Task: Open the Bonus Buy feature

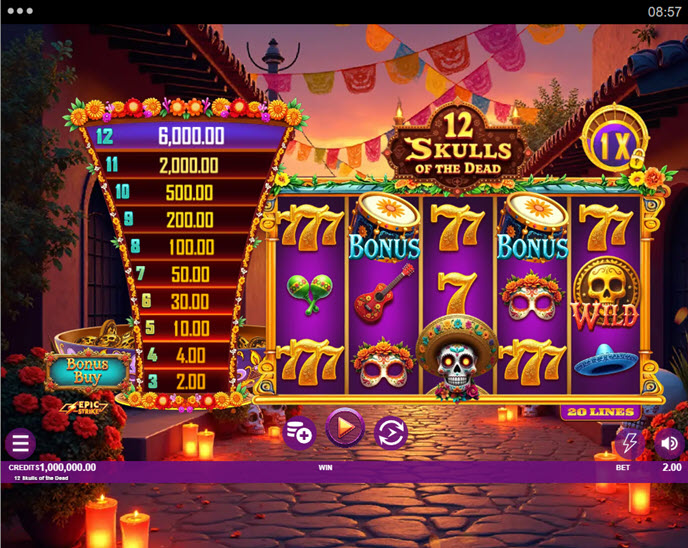Action: pos(86,370)
